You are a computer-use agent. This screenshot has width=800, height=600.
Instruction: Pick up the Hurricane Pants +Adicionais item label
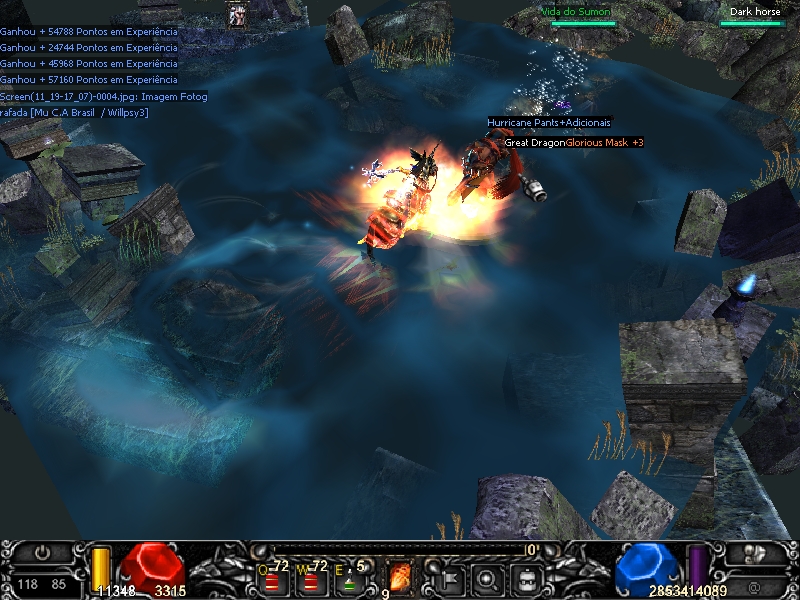point(549,122)
